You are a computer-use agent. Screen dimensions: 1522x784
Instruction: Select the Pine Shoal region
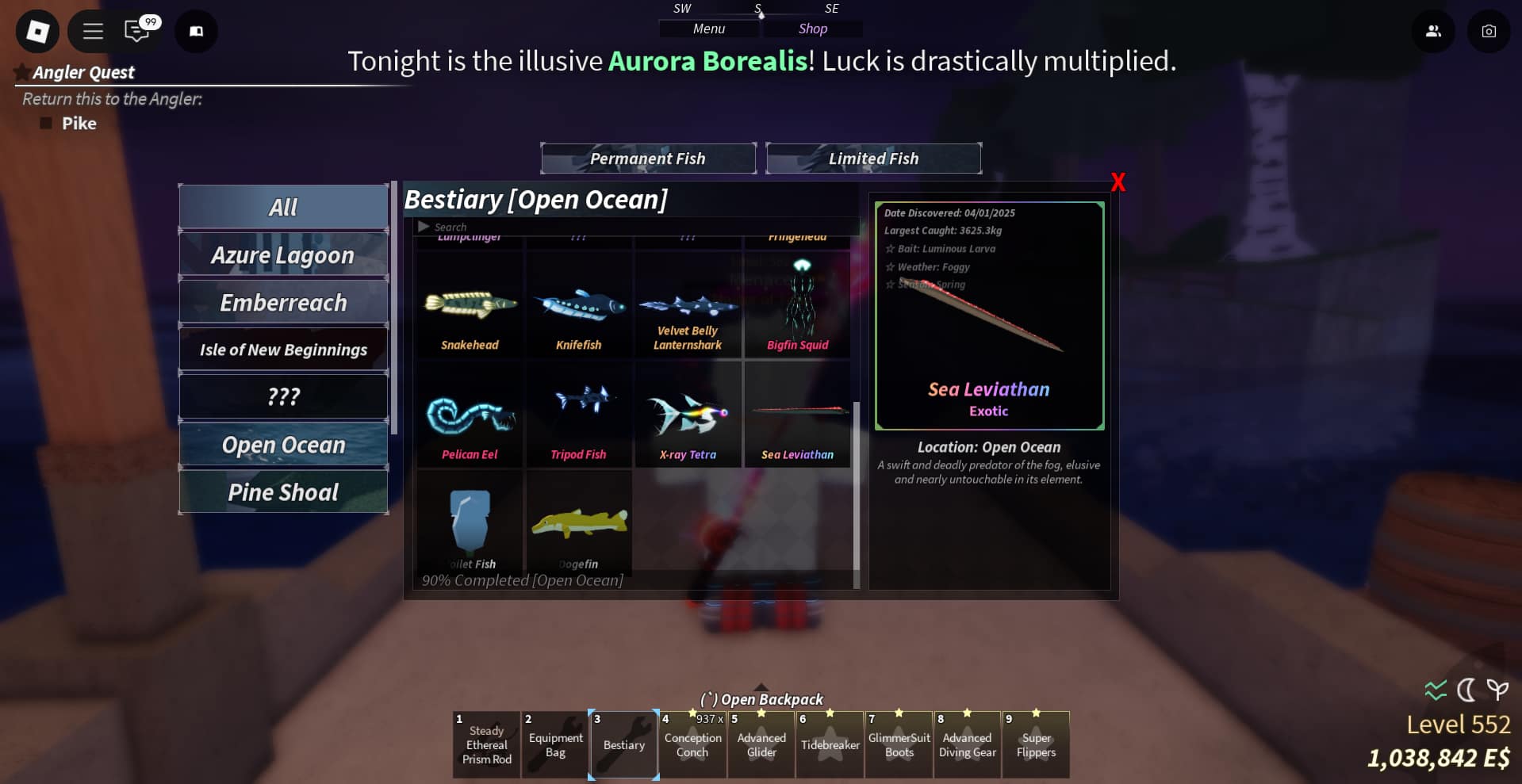(282, 491)
